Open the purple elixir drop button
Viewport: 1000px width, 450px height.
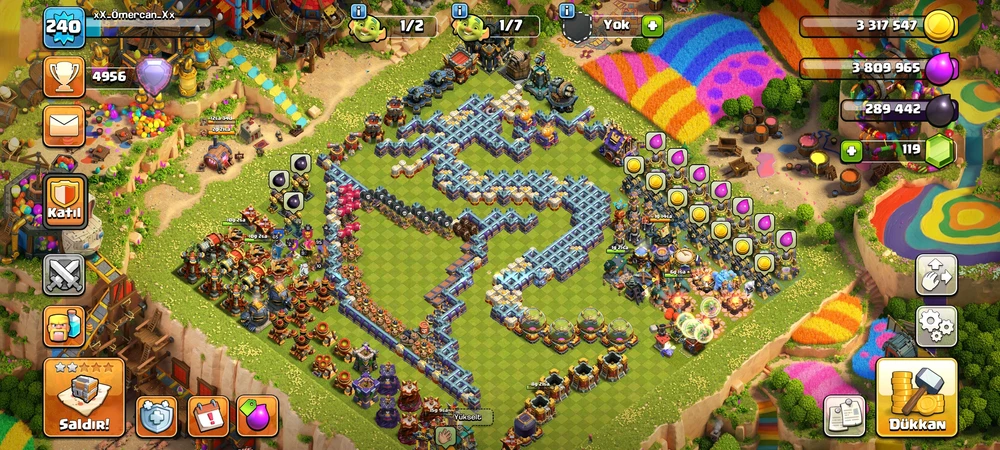257,416
